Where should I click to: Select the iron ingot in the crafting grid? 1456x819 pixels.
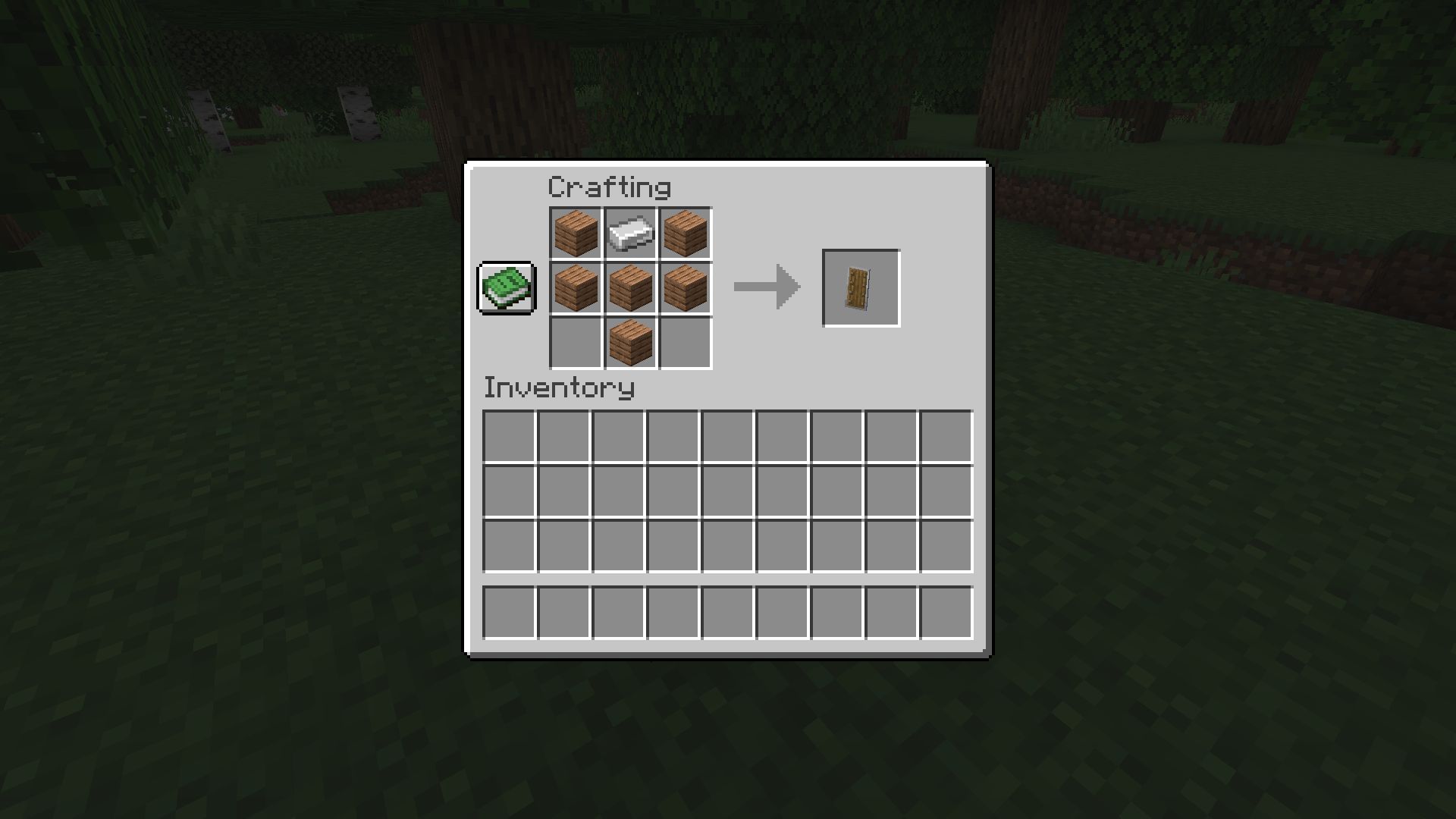[629, 233]
